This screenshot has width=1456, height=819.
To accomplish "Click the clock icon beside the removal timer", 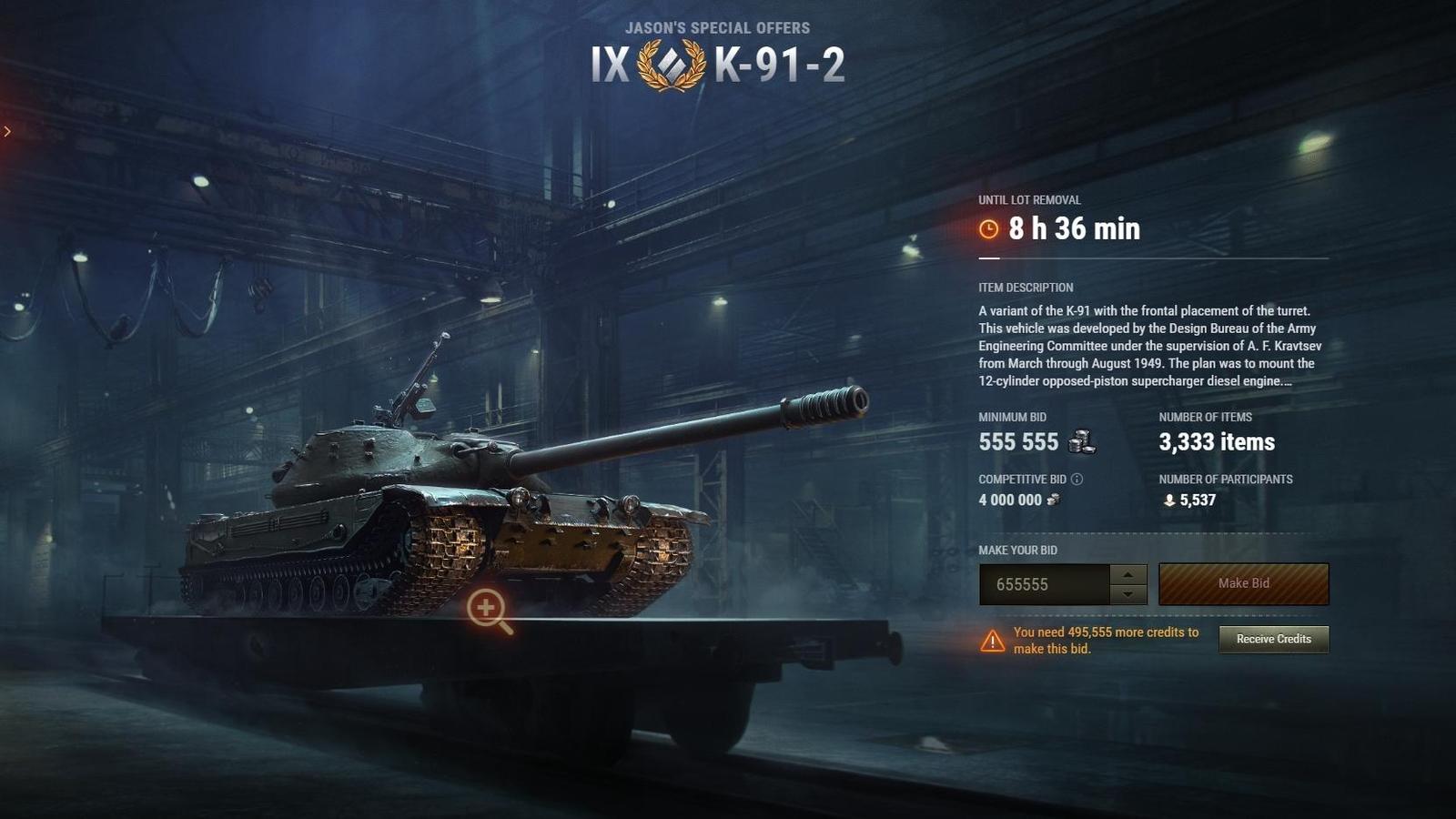I will tap(989, 229).
